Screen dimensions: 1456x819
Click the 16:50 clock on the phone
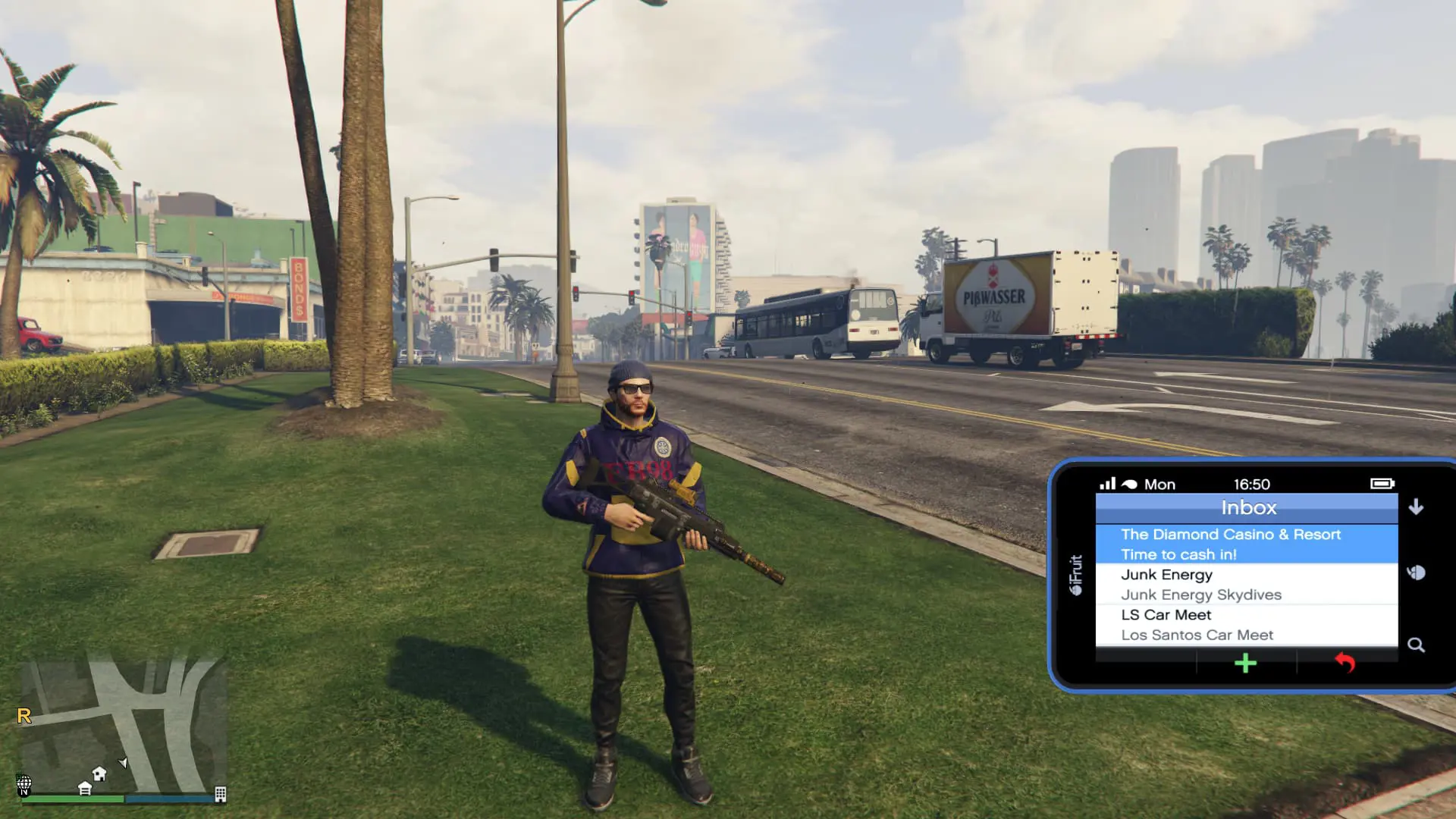coord(1252,484)
